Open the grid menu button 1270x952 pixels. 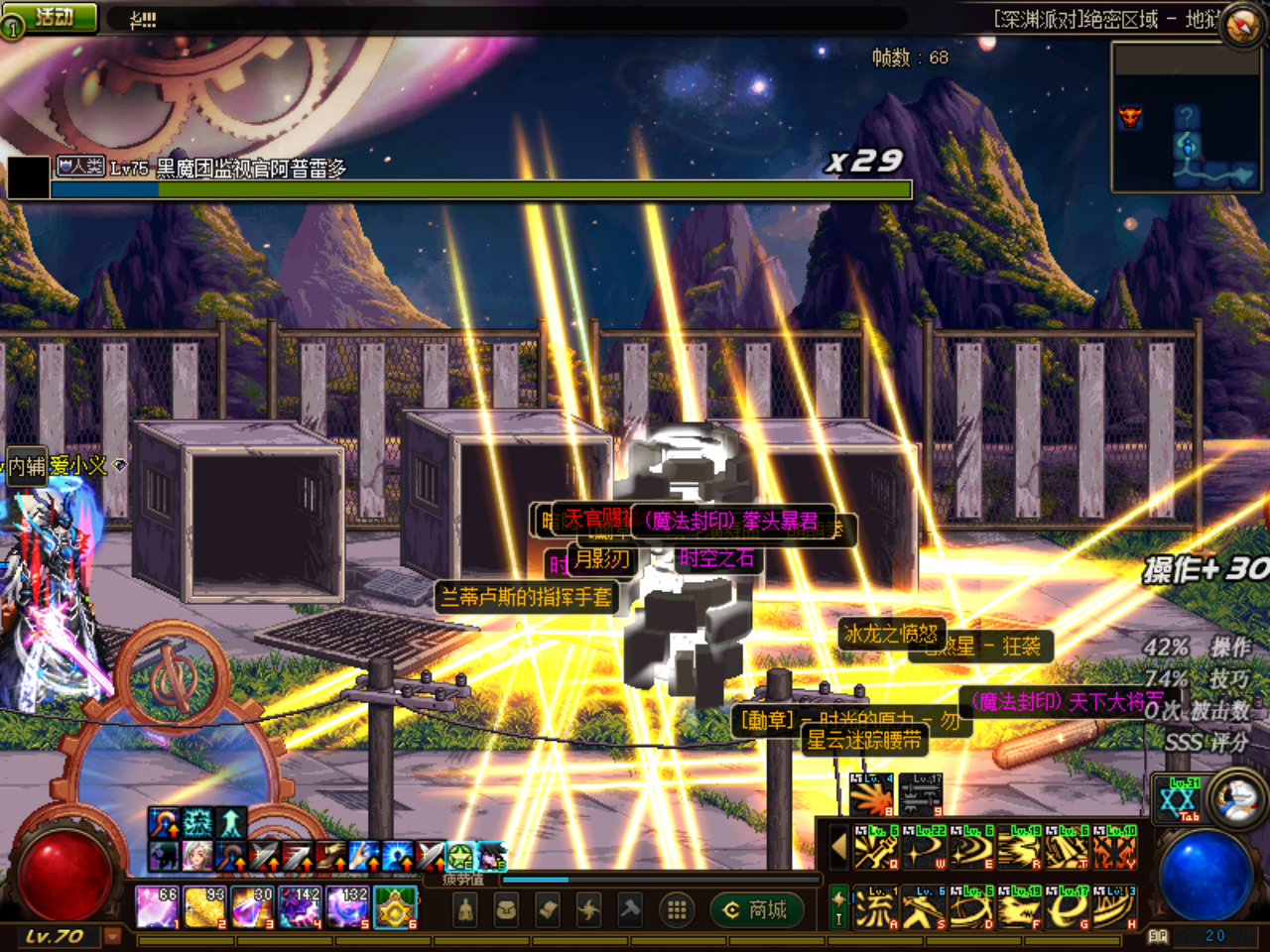click(677, 909)
